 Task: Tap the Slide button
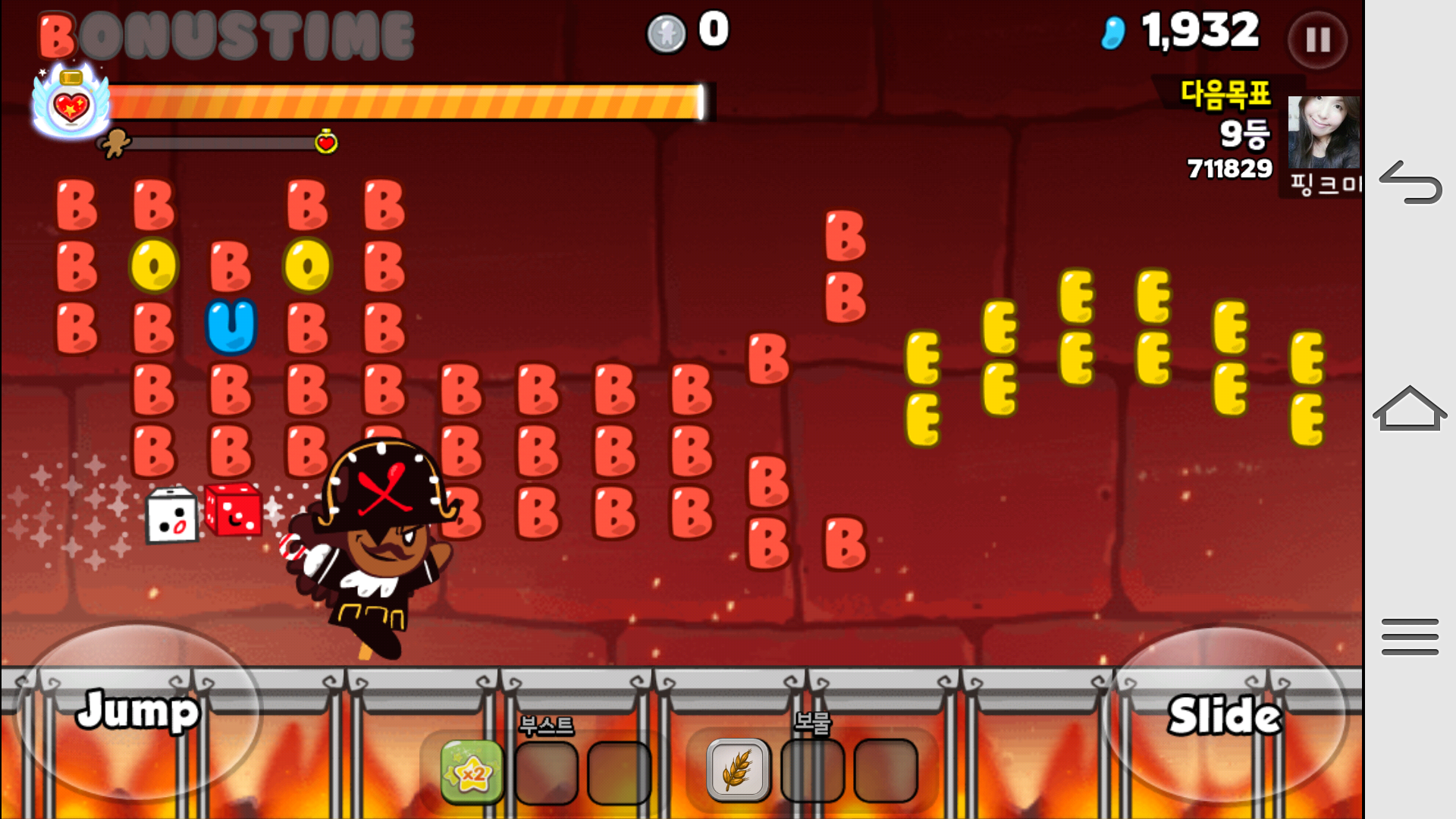pos(1224,715)
